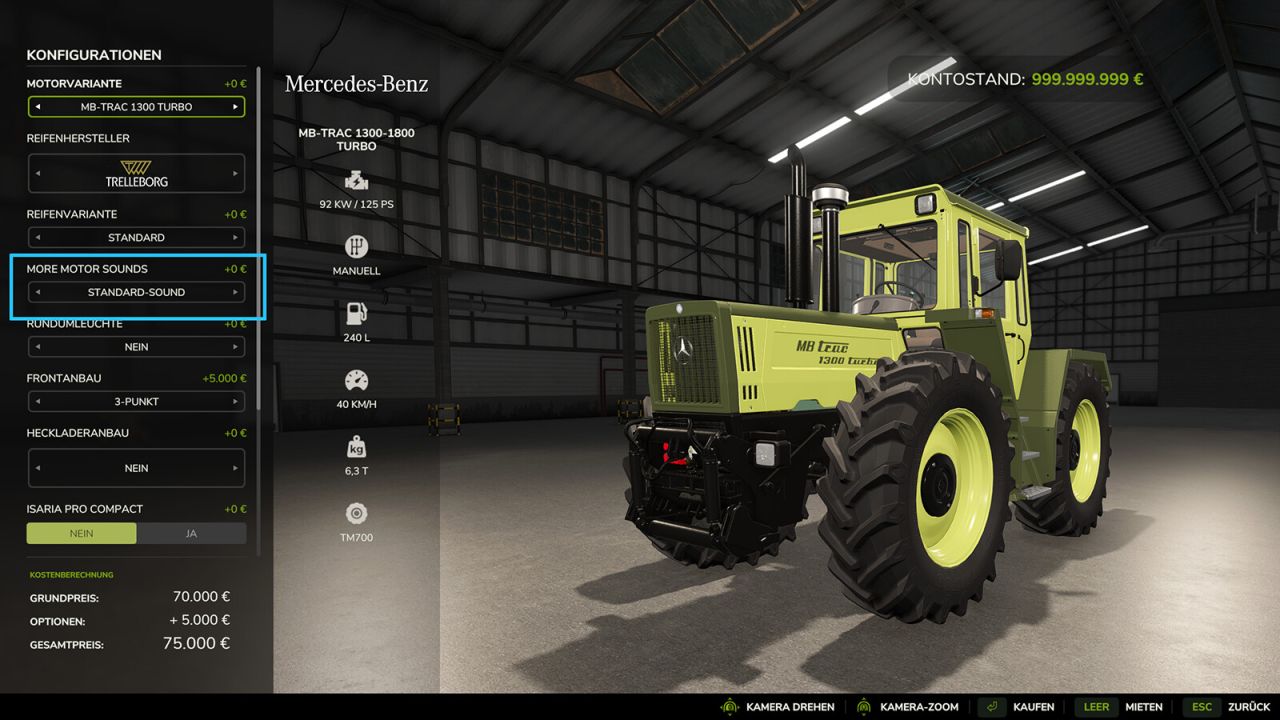Toggle Rundumleuchte option to NEIN
This screenshot has height=720, width=1280.
137,346
